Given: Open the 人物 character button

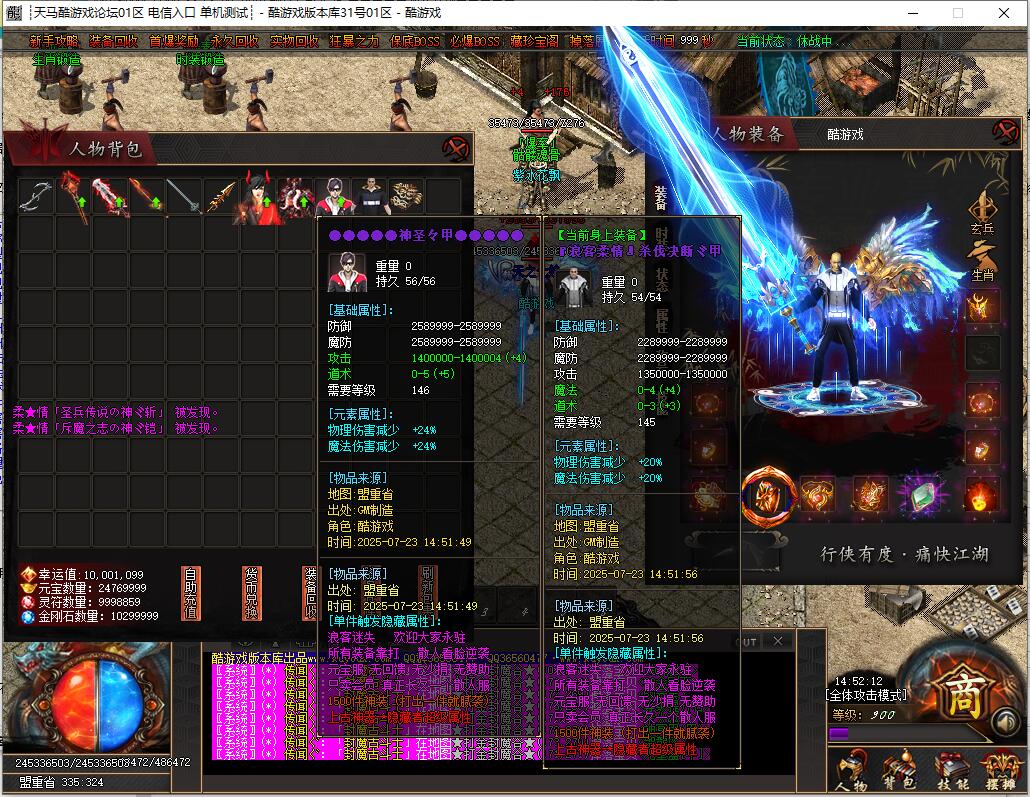Looking at the screenshot, I should pos(852,771).
